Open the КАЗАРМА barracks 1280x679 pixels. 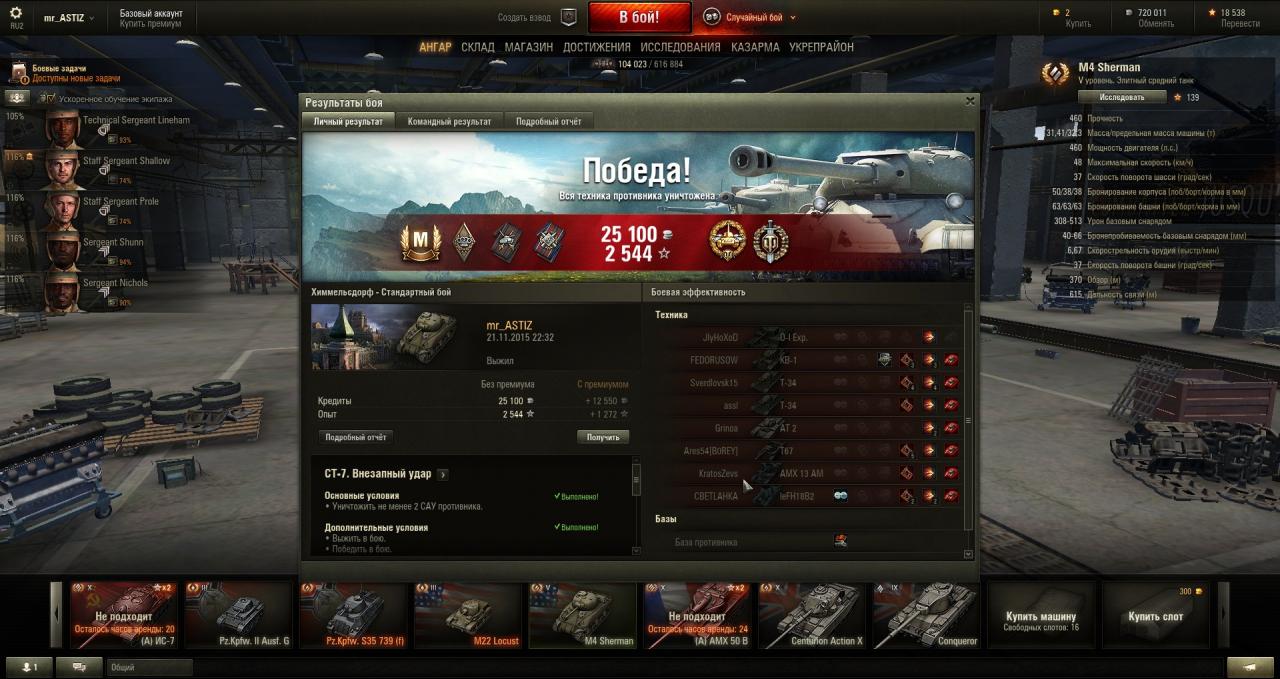point(755,47)
